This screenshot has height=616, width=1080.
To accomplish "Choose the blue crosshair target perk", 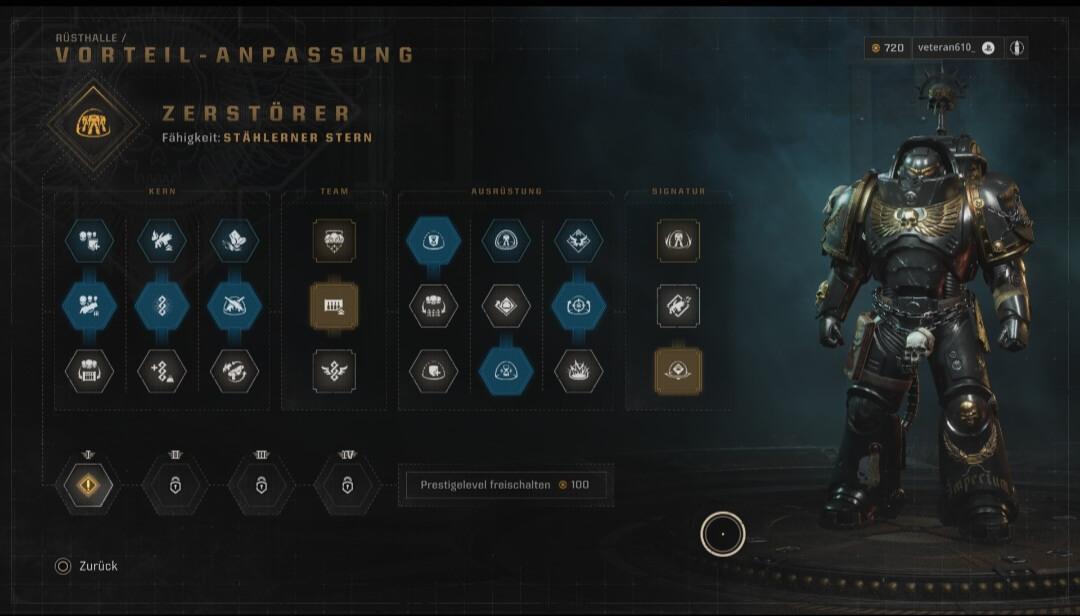I will [578, 305].
